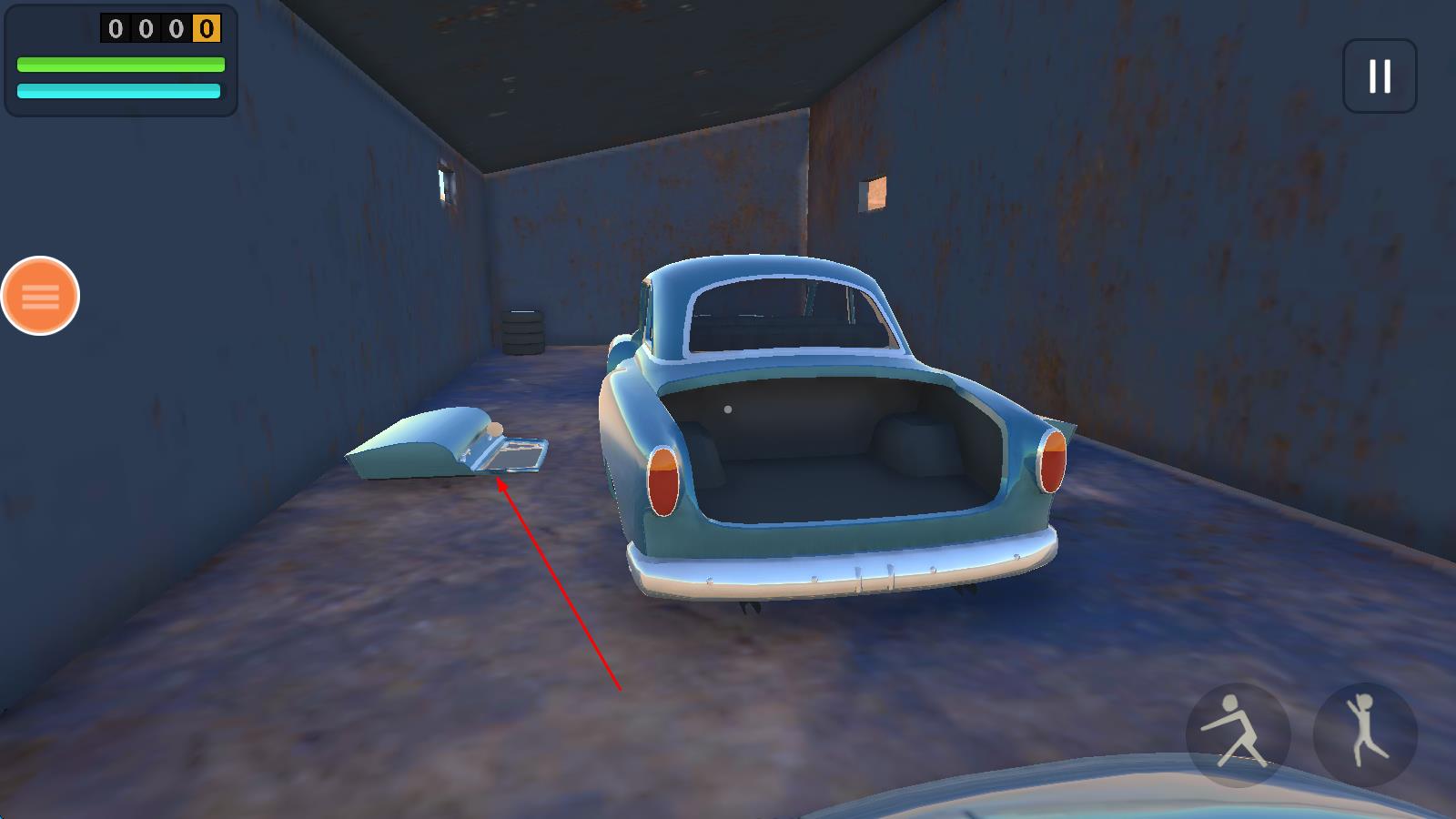Tap the running stick-figure action button
The width and height of the screenshot is (1456, 819).
1238,733
